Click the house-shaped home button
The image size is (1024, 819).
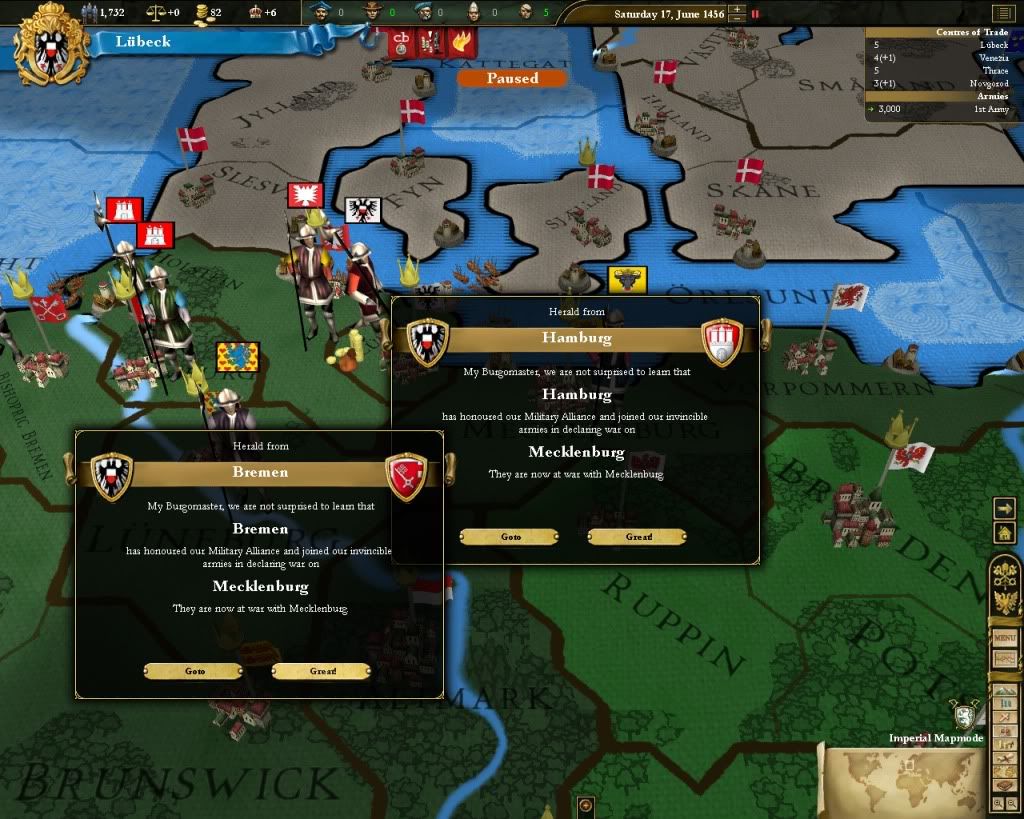[x=1005, y=535]
